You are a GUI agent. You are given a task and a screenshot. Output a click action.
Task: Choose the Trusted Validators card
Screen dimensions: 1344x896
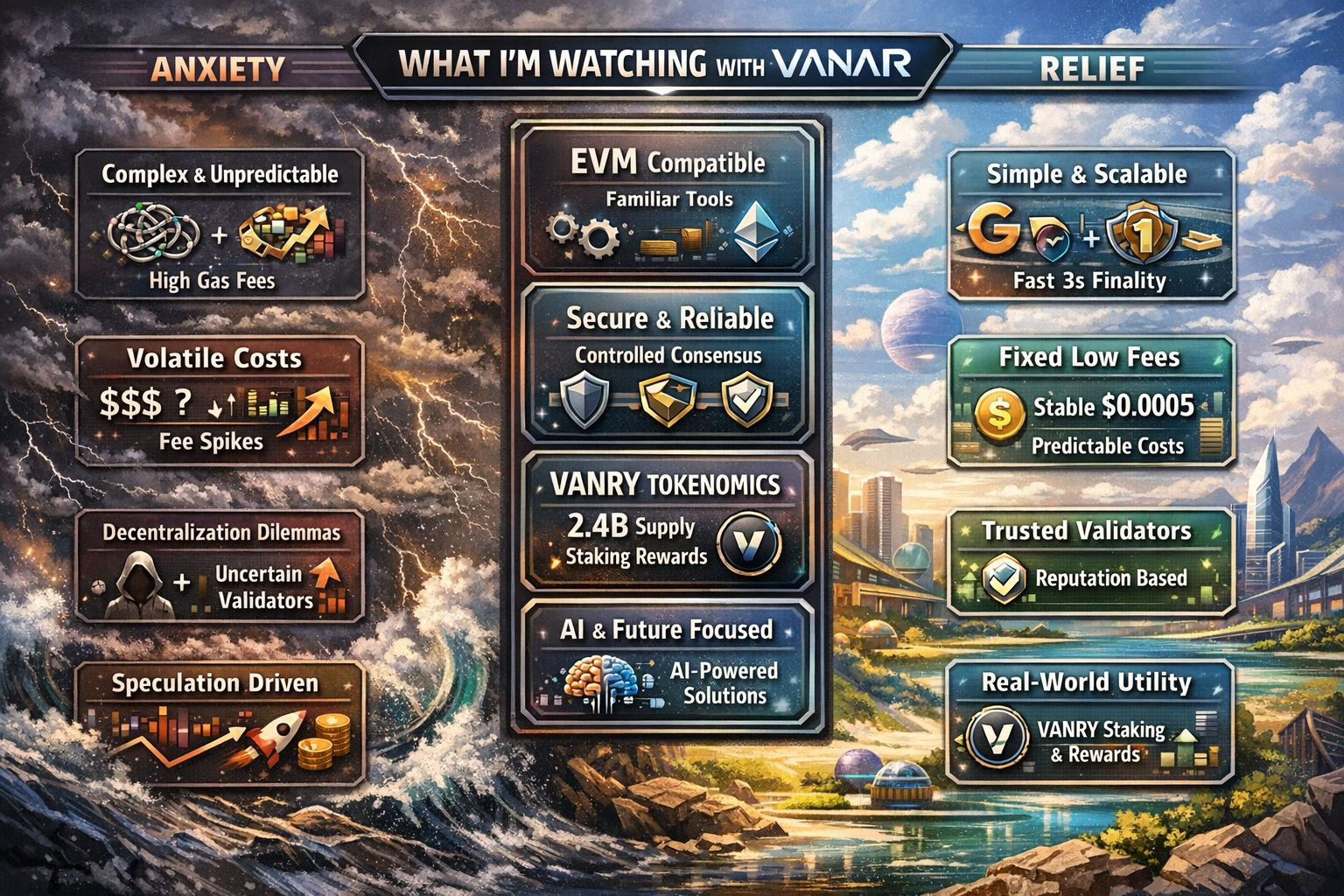1090,561
